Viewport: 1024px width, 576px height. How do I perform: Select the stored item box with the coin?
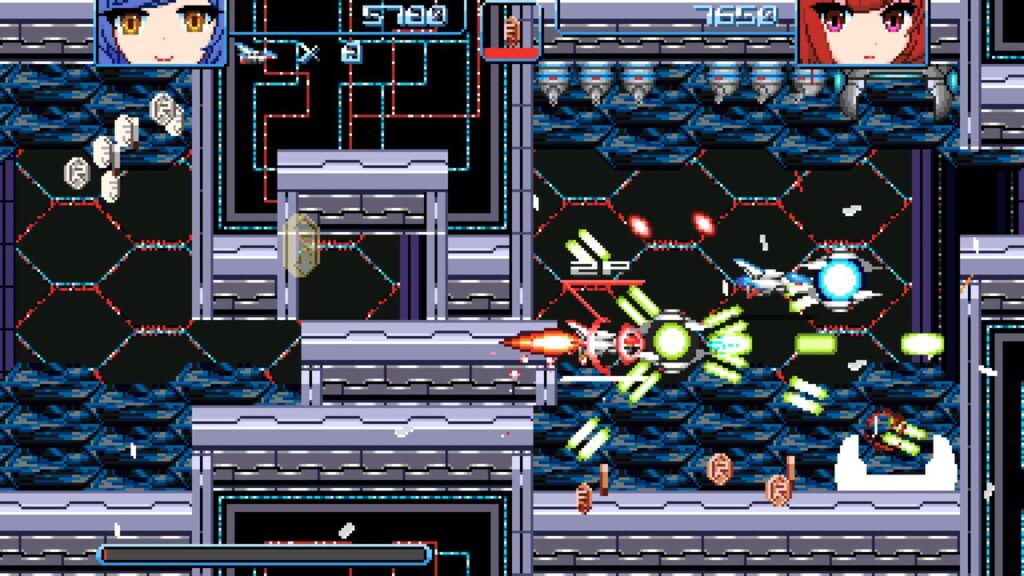click(512, 30)
